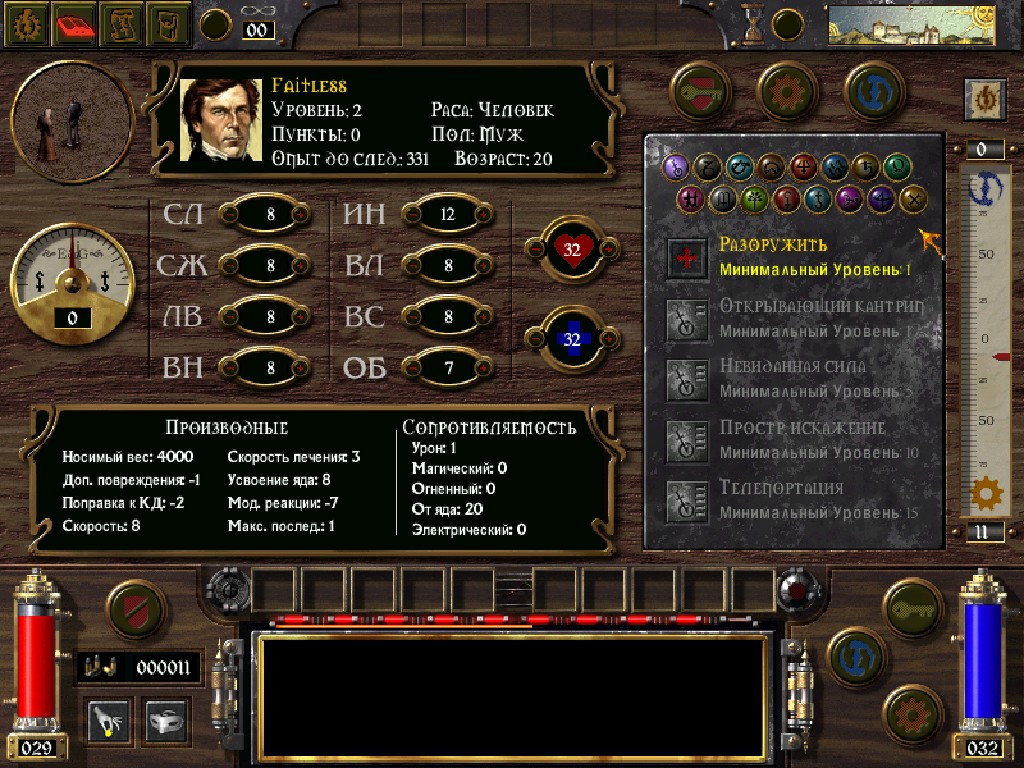Learn the Разоружить spell
The width and height of the screenshot is (1024, 768).
click(x=688, y=258)
